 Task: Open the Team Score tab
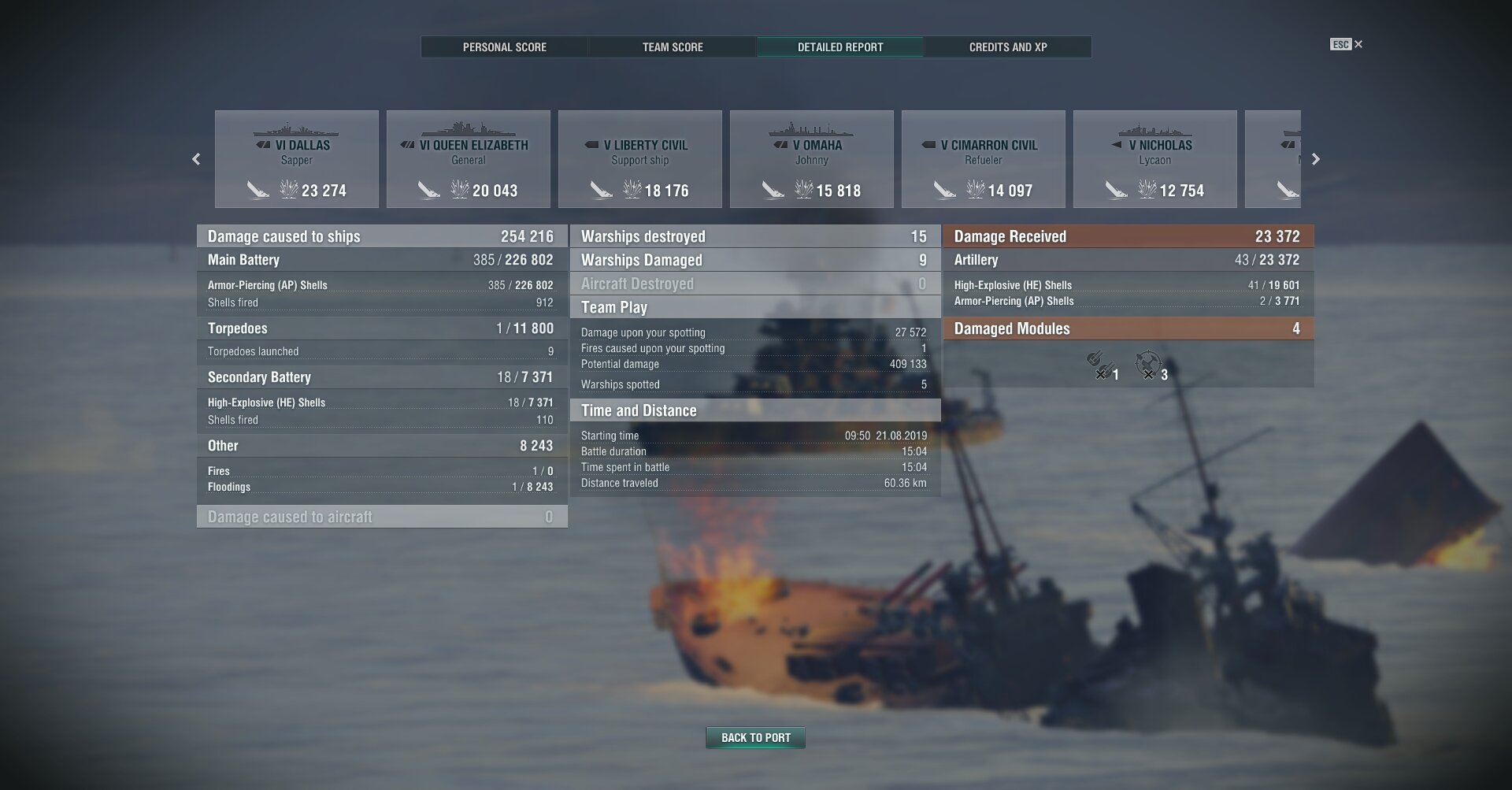673,47
